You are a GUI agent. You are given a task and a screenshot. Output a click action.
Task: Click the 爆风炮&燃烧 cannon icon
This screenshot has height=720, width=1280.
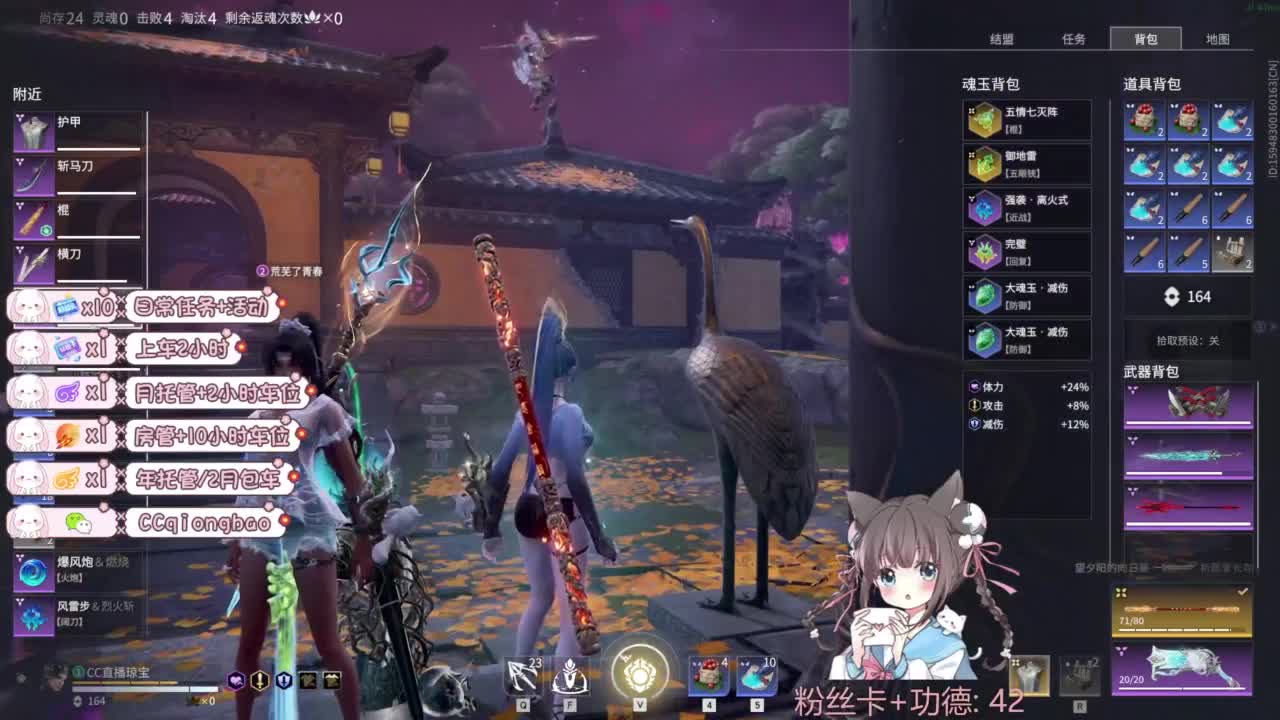[34, 570]
